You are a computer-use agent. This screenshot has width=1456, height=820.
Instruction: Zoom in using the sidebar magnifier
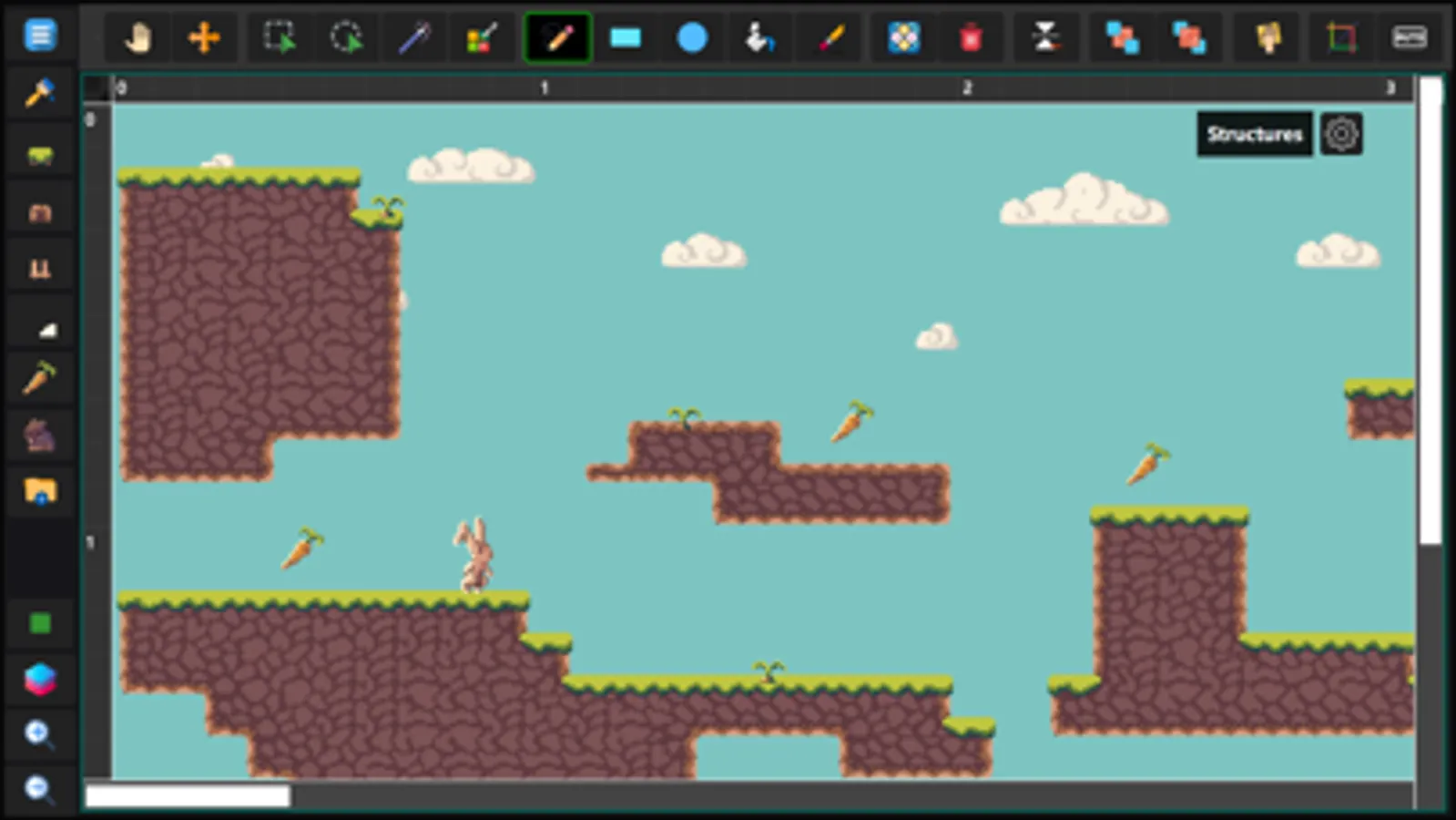39,733
